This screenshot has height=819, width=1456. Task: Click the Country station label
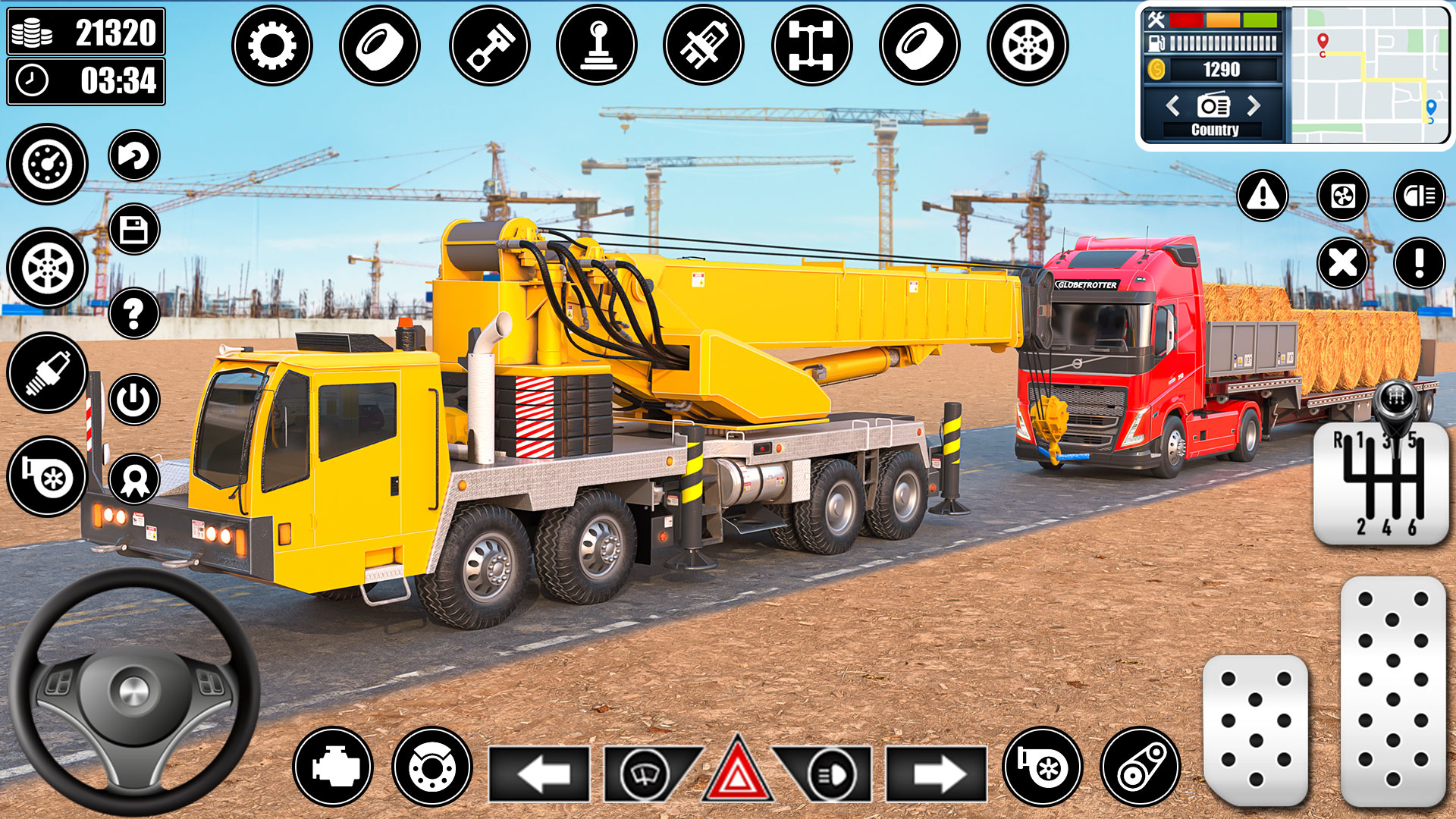pyautogui.click(x=1215, y=130)
